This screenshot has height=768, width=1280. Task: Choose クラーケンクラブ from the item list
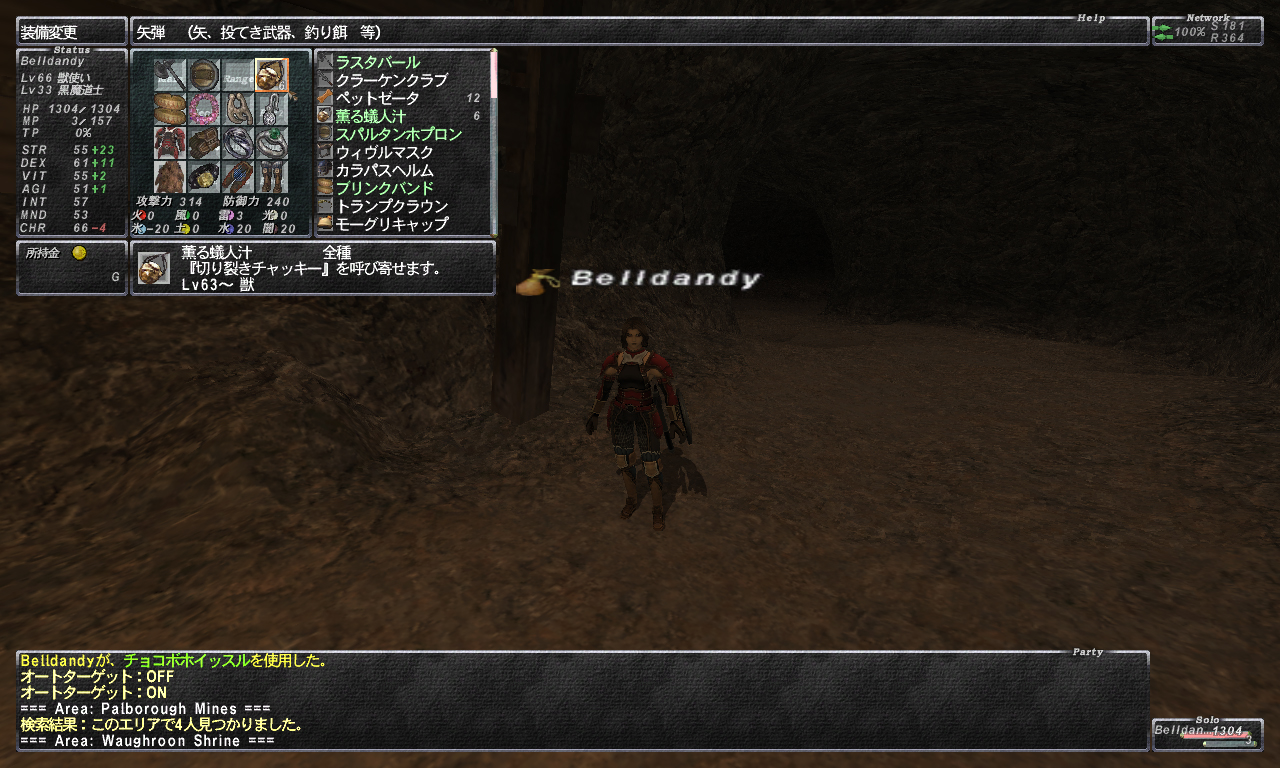tap(392, 80)
